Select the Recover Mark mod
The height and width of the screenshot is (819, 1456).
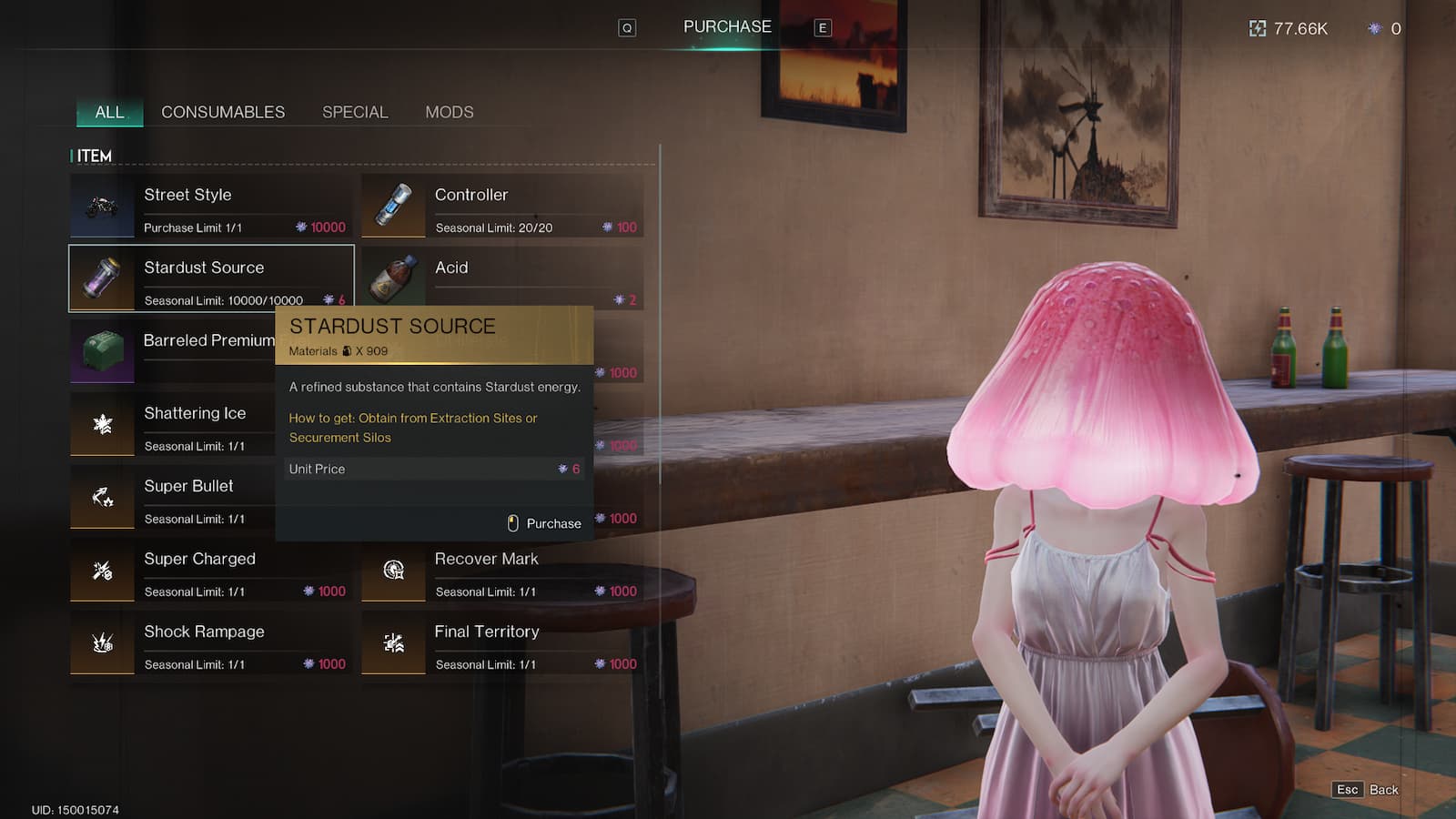pos(502,570)
